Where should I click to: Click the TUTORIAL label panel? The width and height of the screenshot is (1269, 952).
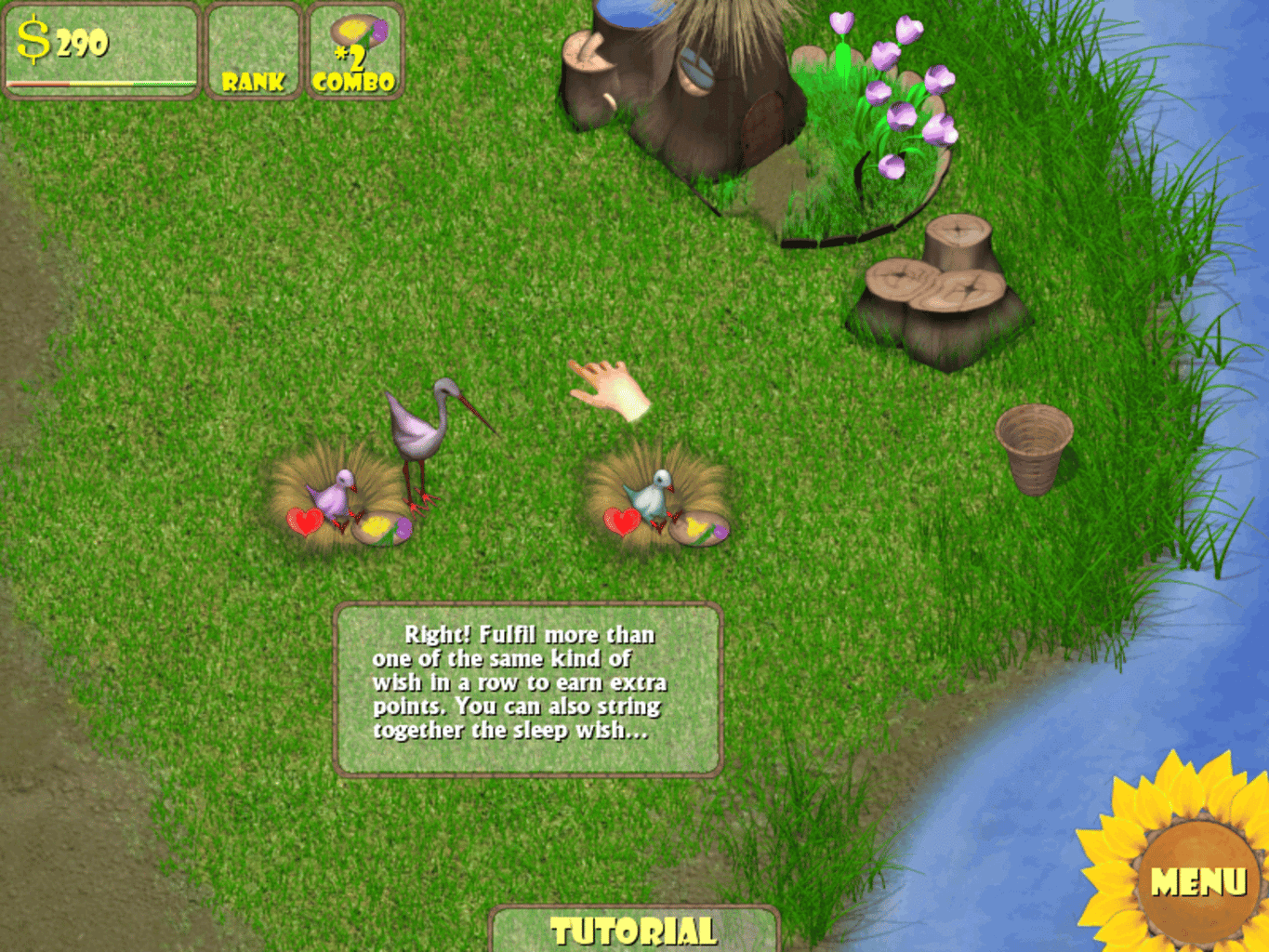coord(633,930)
